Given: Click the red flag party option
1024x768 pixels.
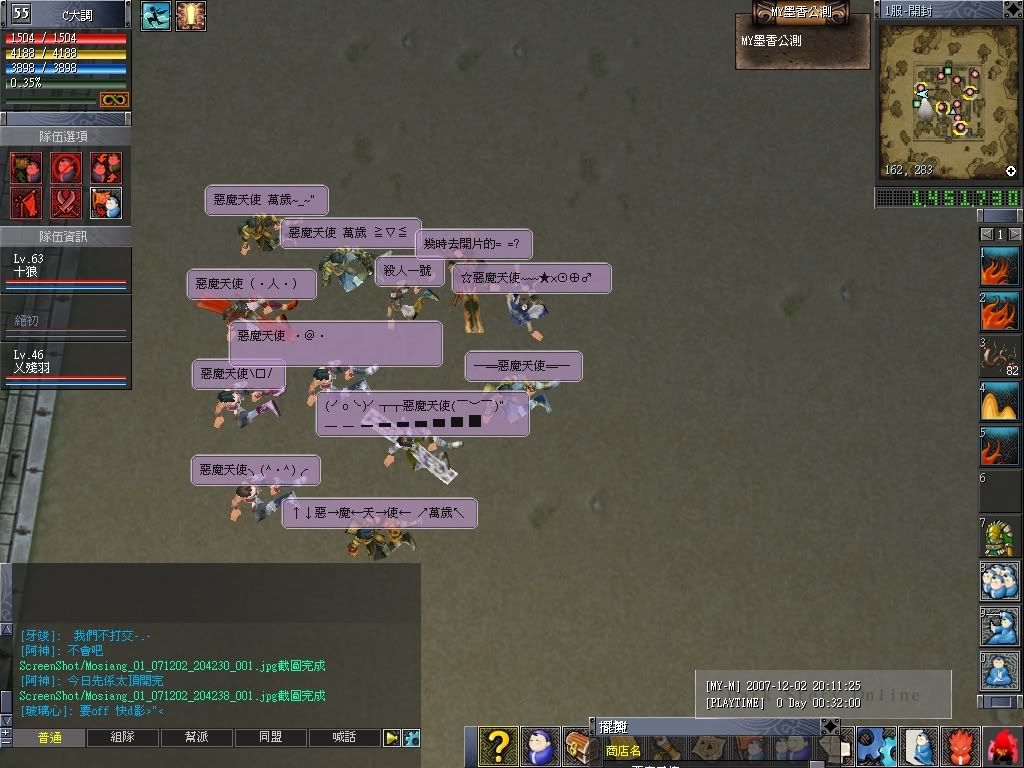Looking at the screenshot, I should [26, 202].
